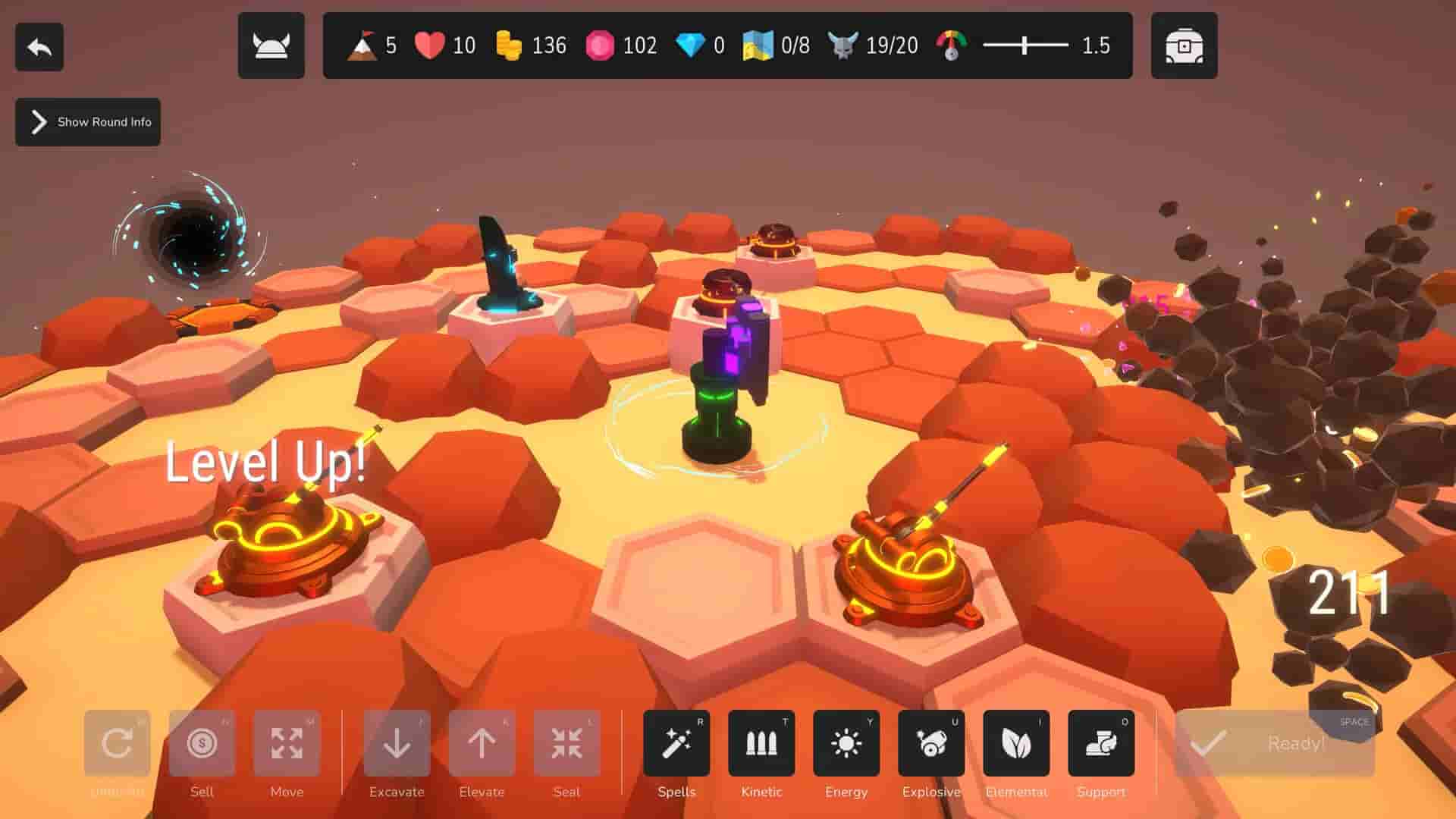Toggle the Move mode
The image size is (1456, 819).
pos(287,743)
